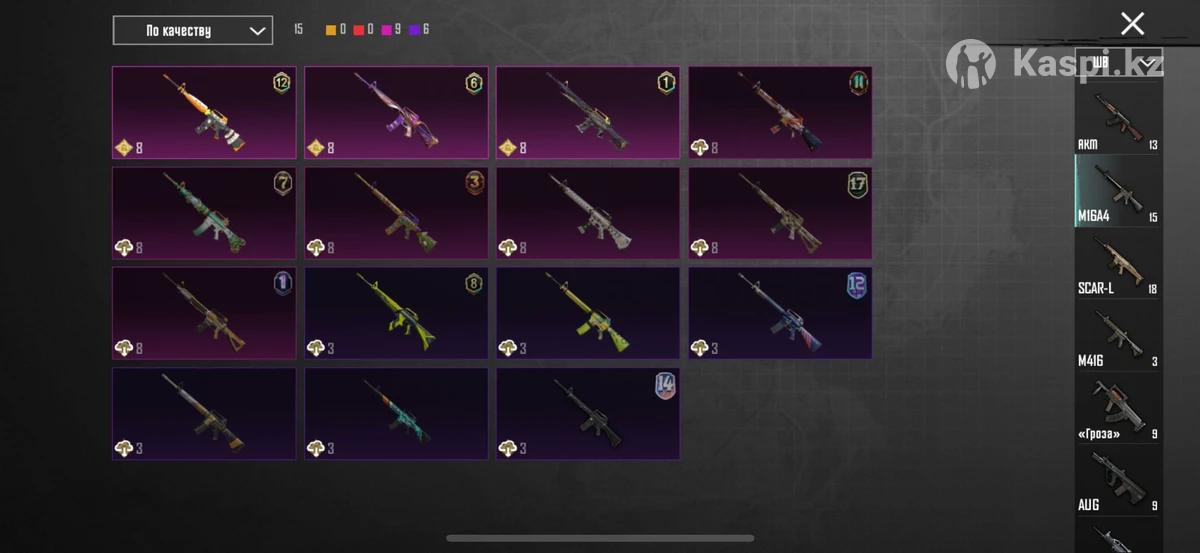Select the M16A4 skin with red badge 3
This screenshot has width=1200, height=553.
pos(396,212)
